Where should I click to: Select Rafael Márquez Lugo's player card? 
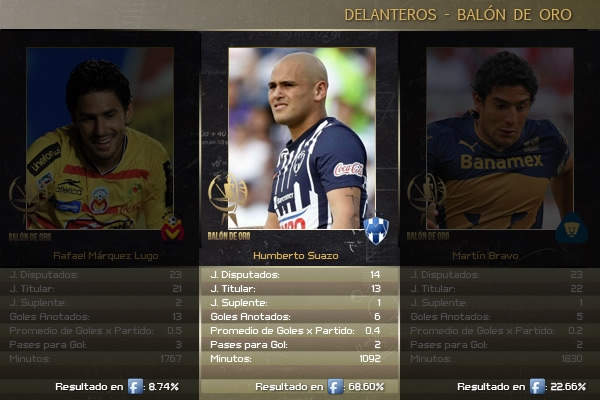pyautogui.click(x=100, y=140)
